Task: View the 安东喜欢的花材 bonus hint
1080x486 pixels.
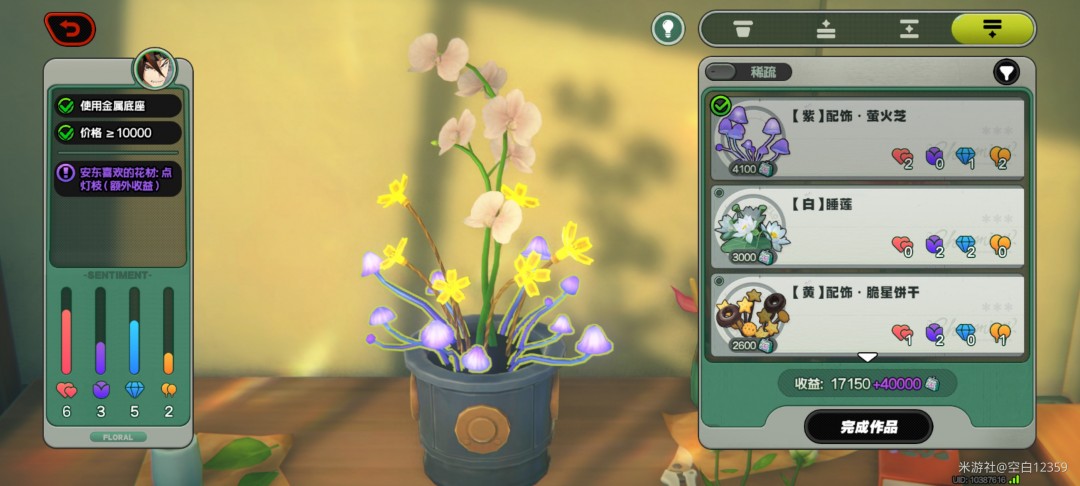Action: [118, 179]
